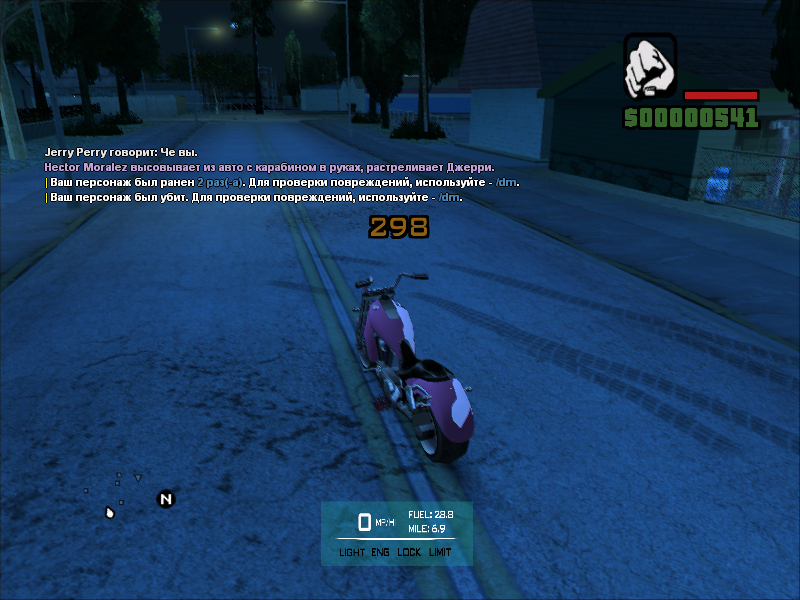Toggle the LIMIT speed limiter indicator
800x600 pixels.
tap(440, 552)
